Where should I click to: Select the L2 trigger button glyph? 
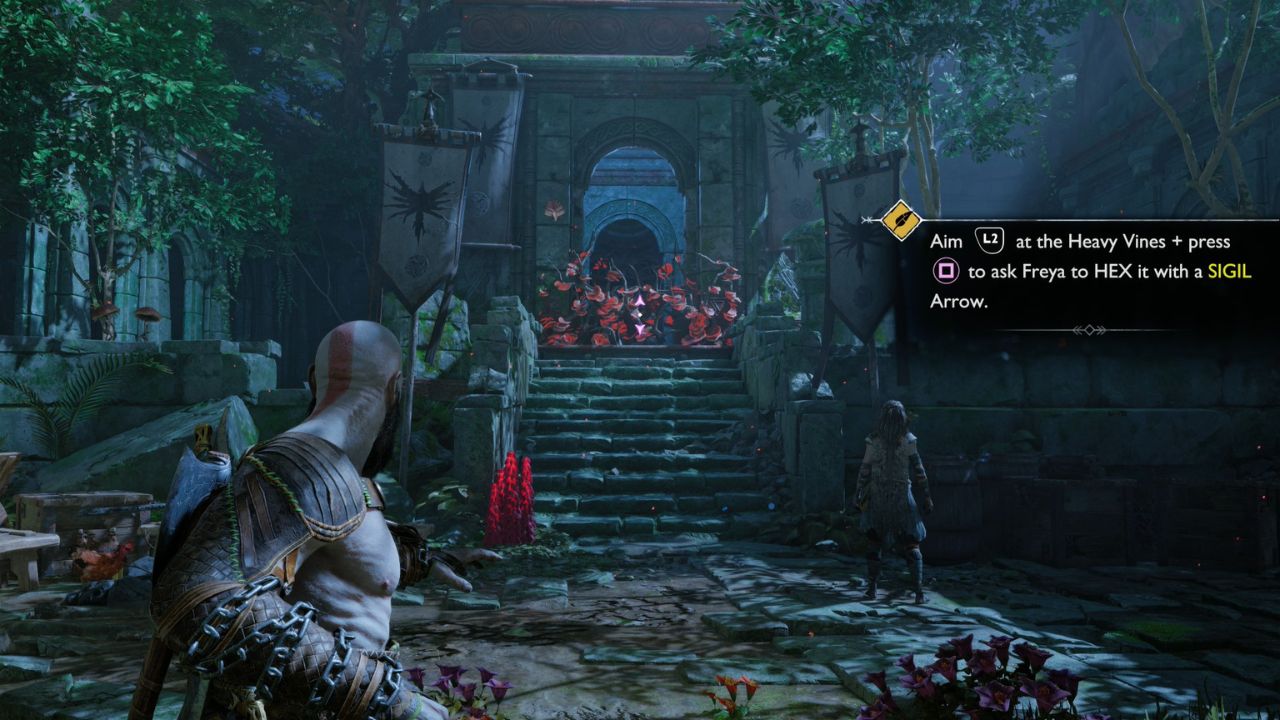989,240
